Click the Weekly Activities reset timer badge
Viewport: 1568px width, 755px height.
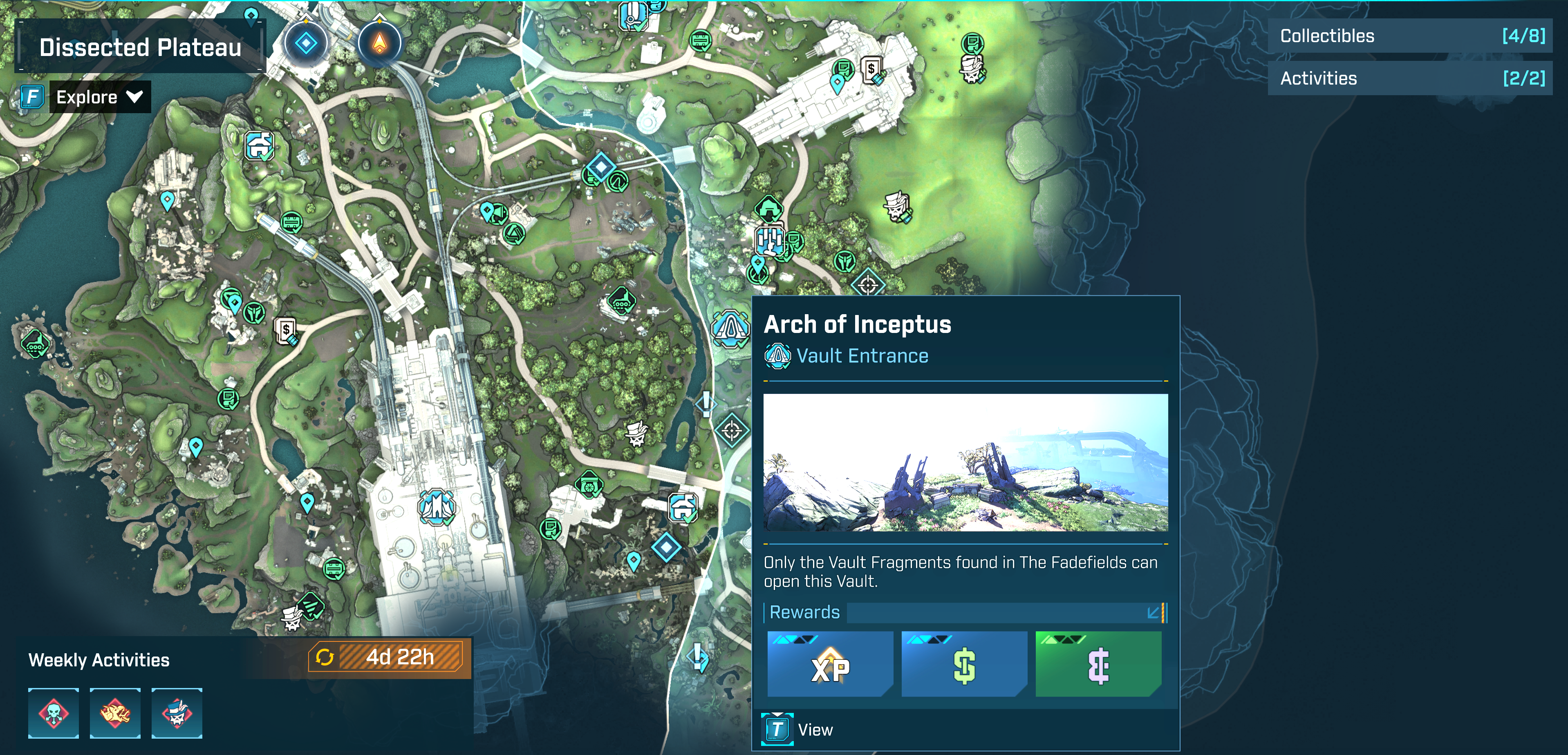389,658
